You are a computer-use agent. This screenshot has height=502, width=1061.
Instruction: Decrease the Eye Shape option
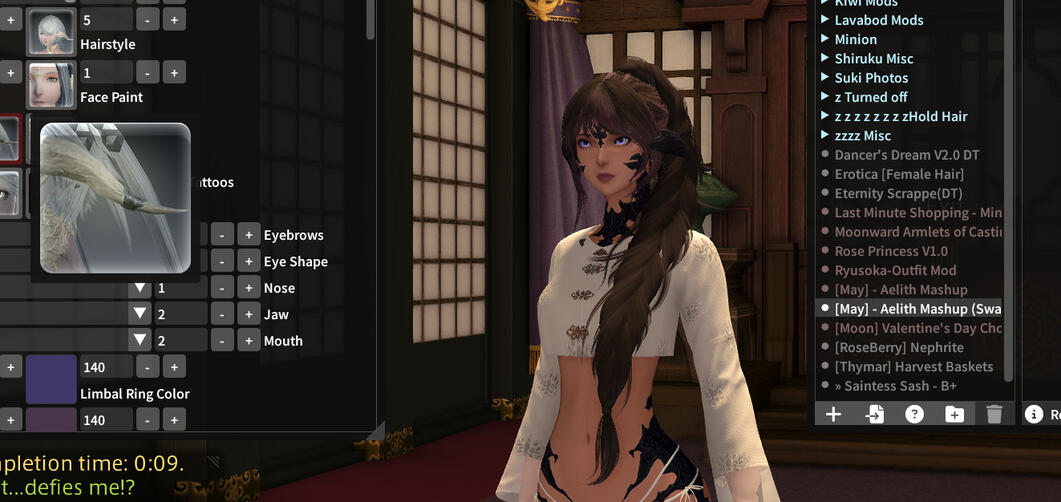pos(222,262)
